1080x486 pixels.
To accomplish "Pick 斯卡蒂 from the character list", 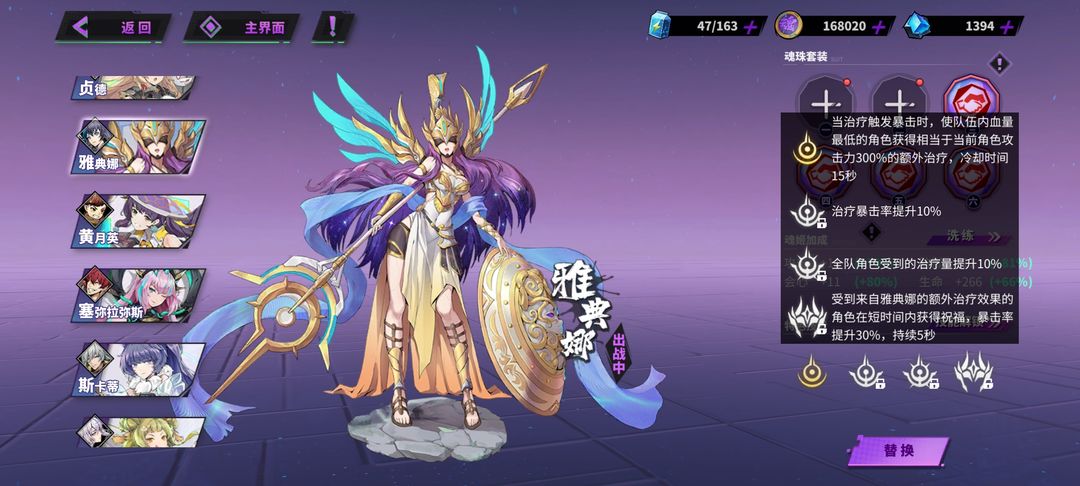I will 140,369.
